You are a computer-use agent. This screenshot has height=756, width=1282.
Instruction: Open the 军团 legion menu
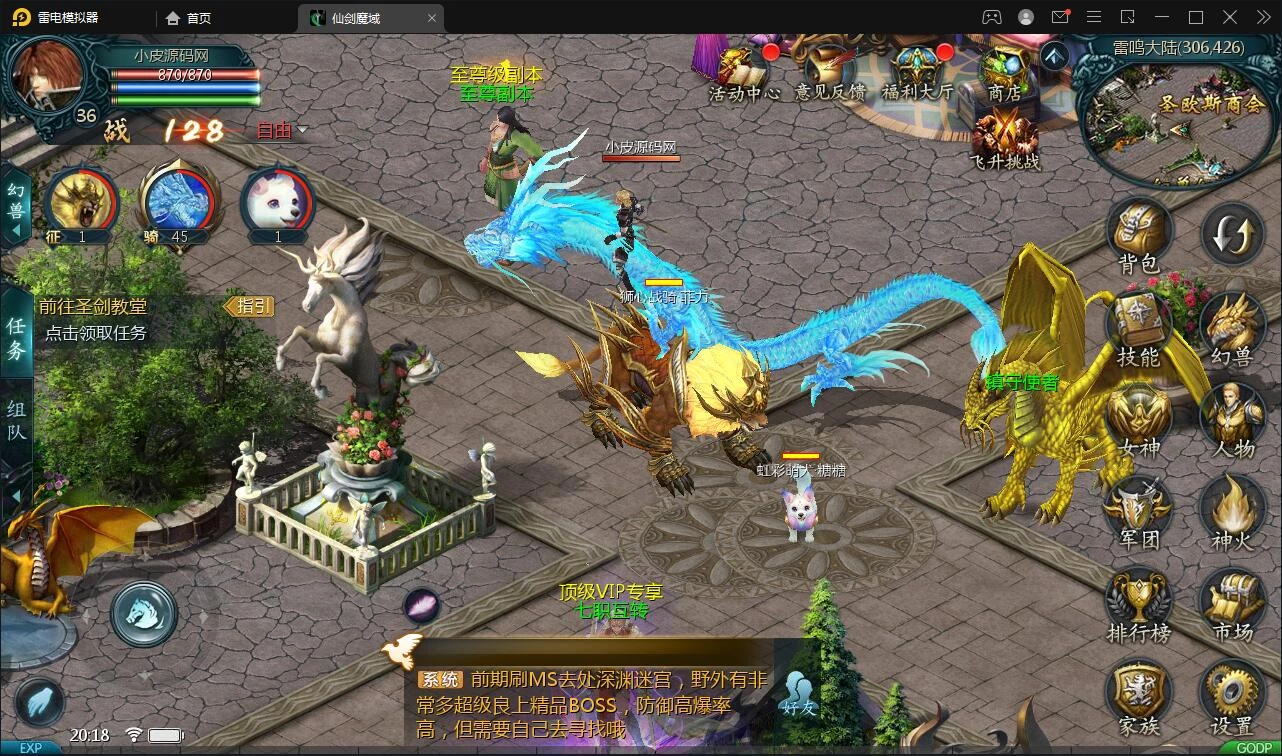pos(1138,510)
